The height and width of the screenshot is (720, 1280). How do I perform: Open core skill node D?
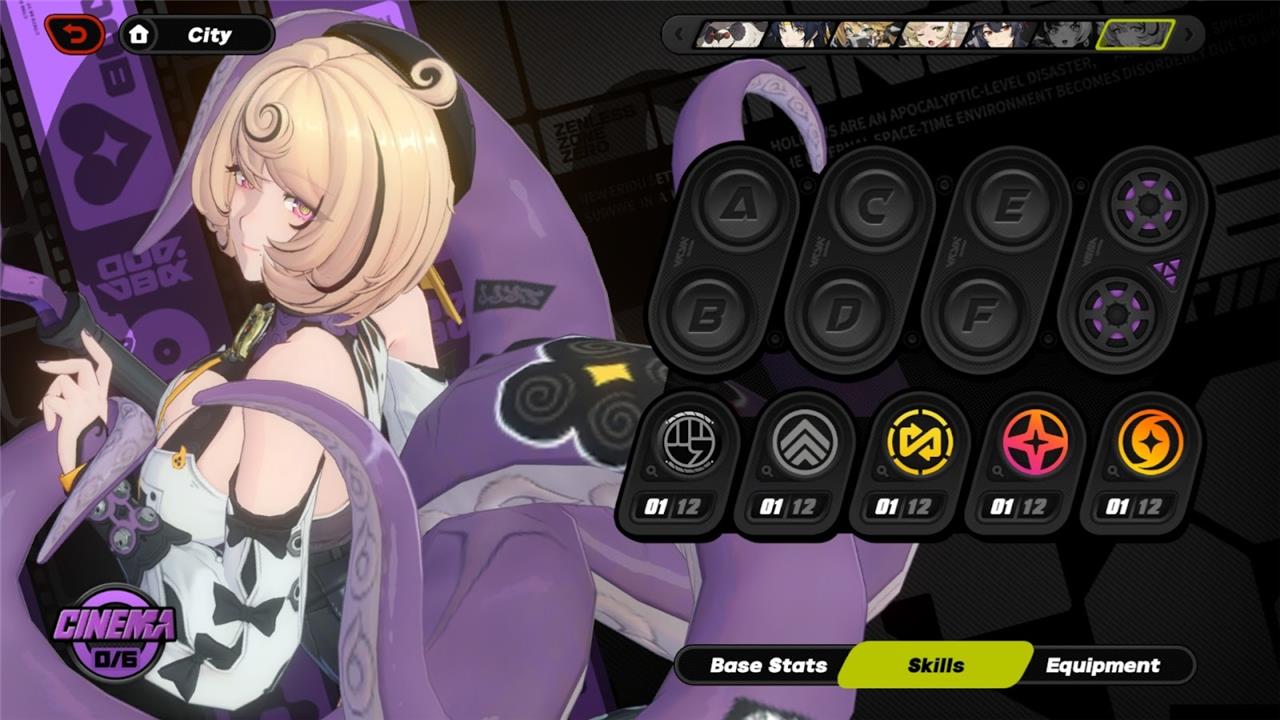[x=843, y=316]
